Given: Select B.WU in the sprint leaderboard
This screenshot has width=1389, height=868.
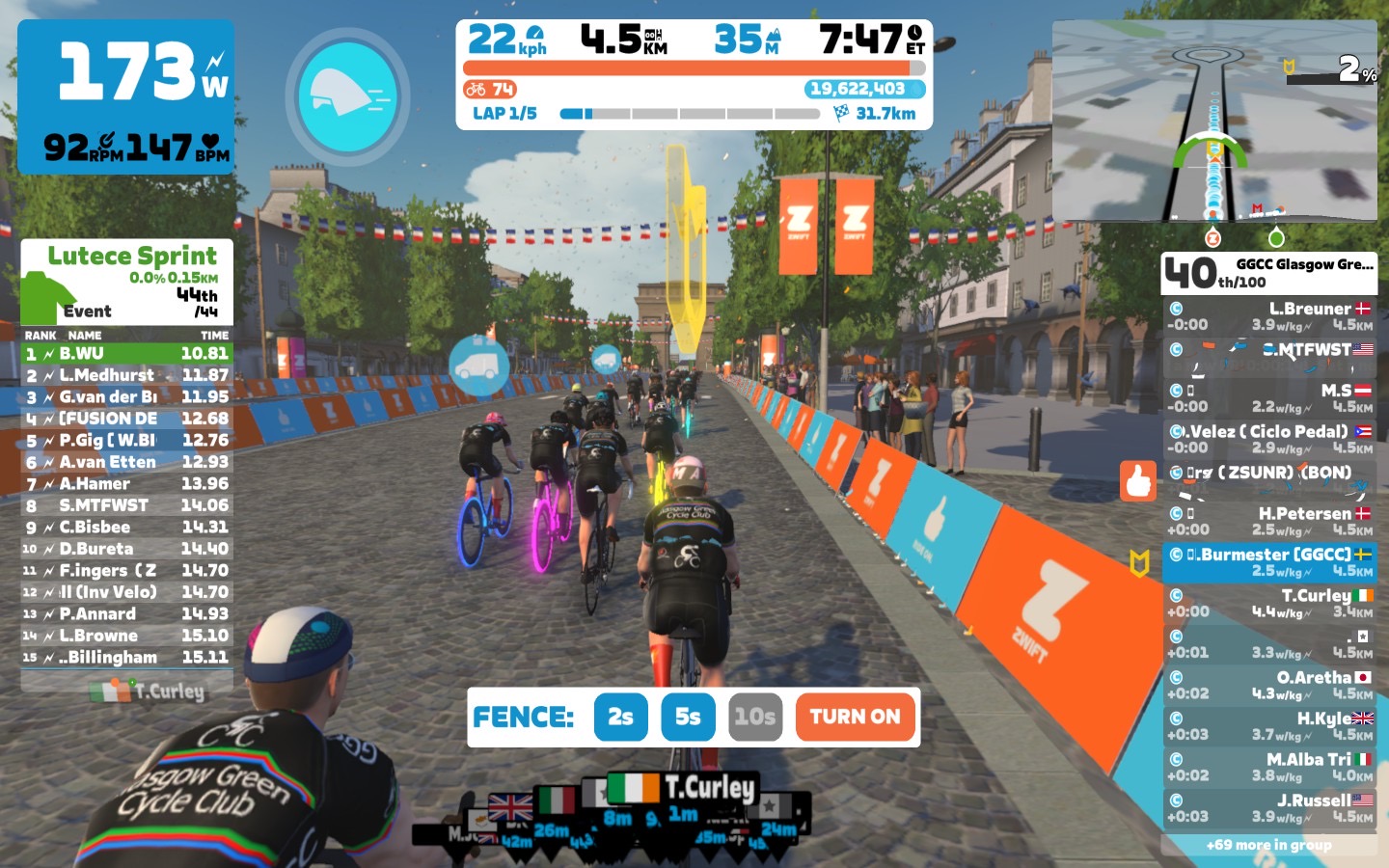Looking at the screenshot, I should (x=126, y=354).
